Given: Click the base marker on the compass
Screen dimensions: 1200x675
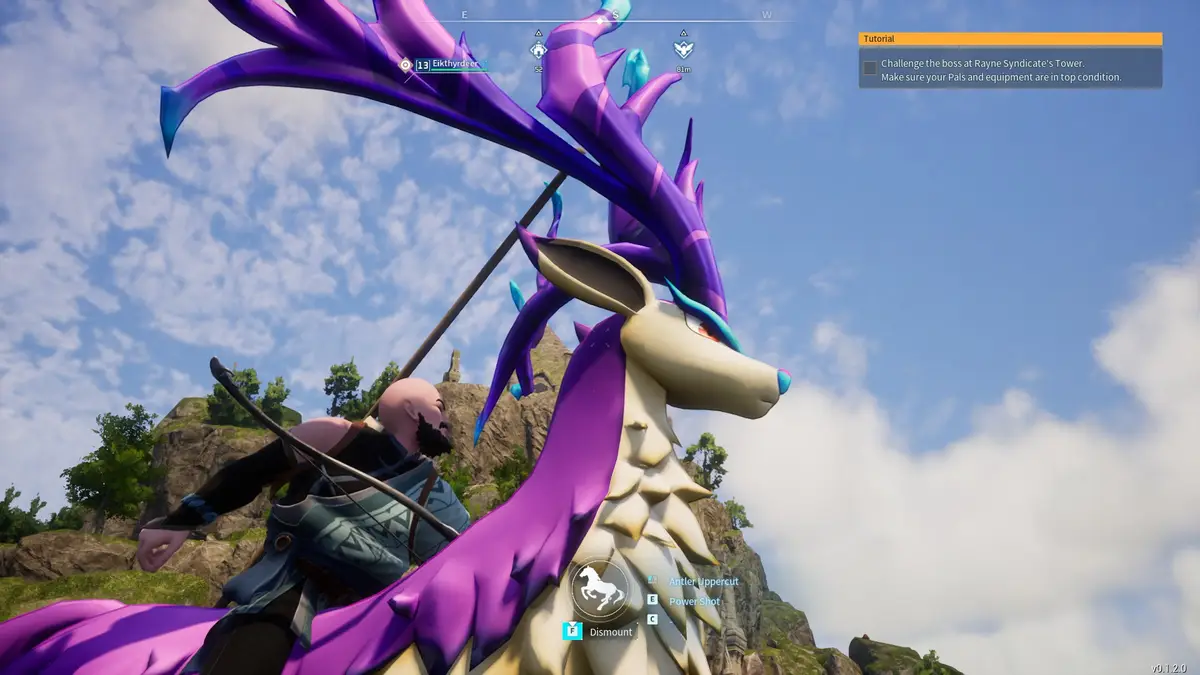Looking at the screenshot, I should coord(538,48).
